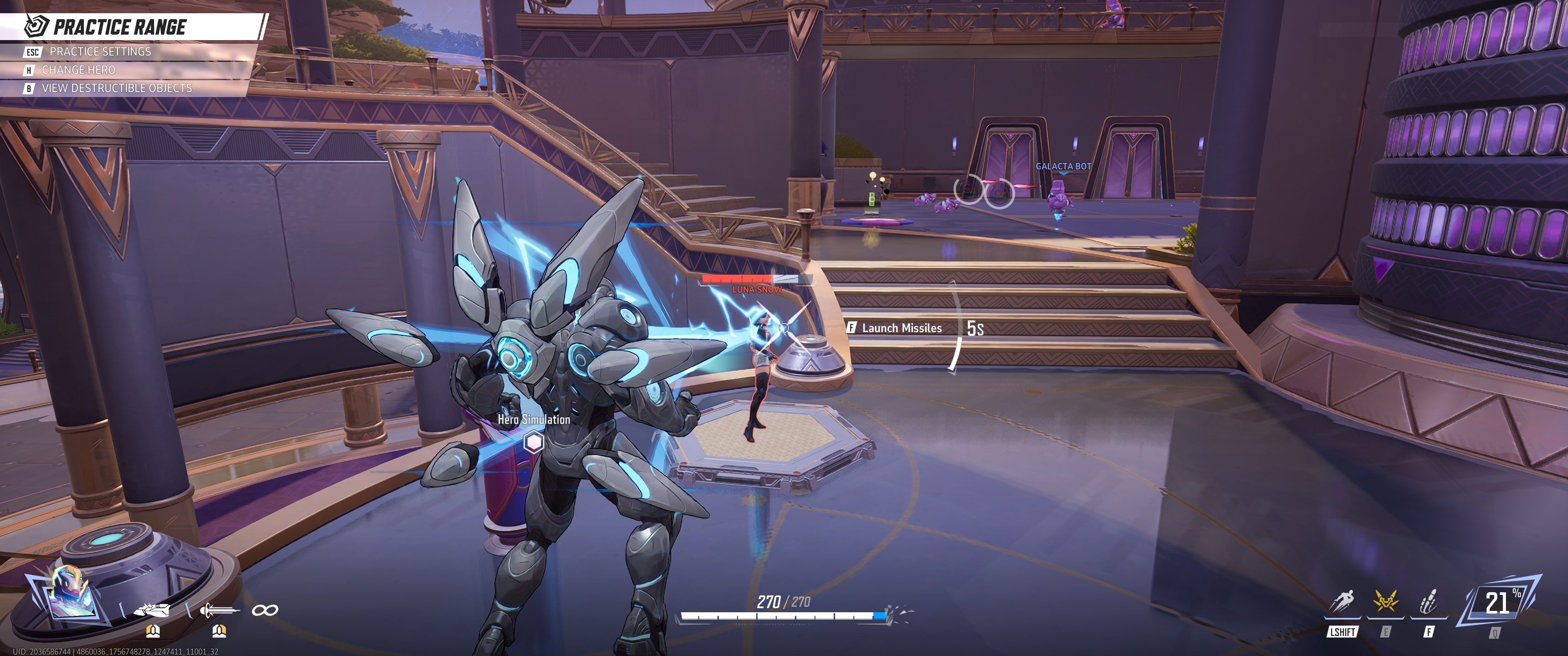Activate the gold armor overdrive ability

point(1385,603)
